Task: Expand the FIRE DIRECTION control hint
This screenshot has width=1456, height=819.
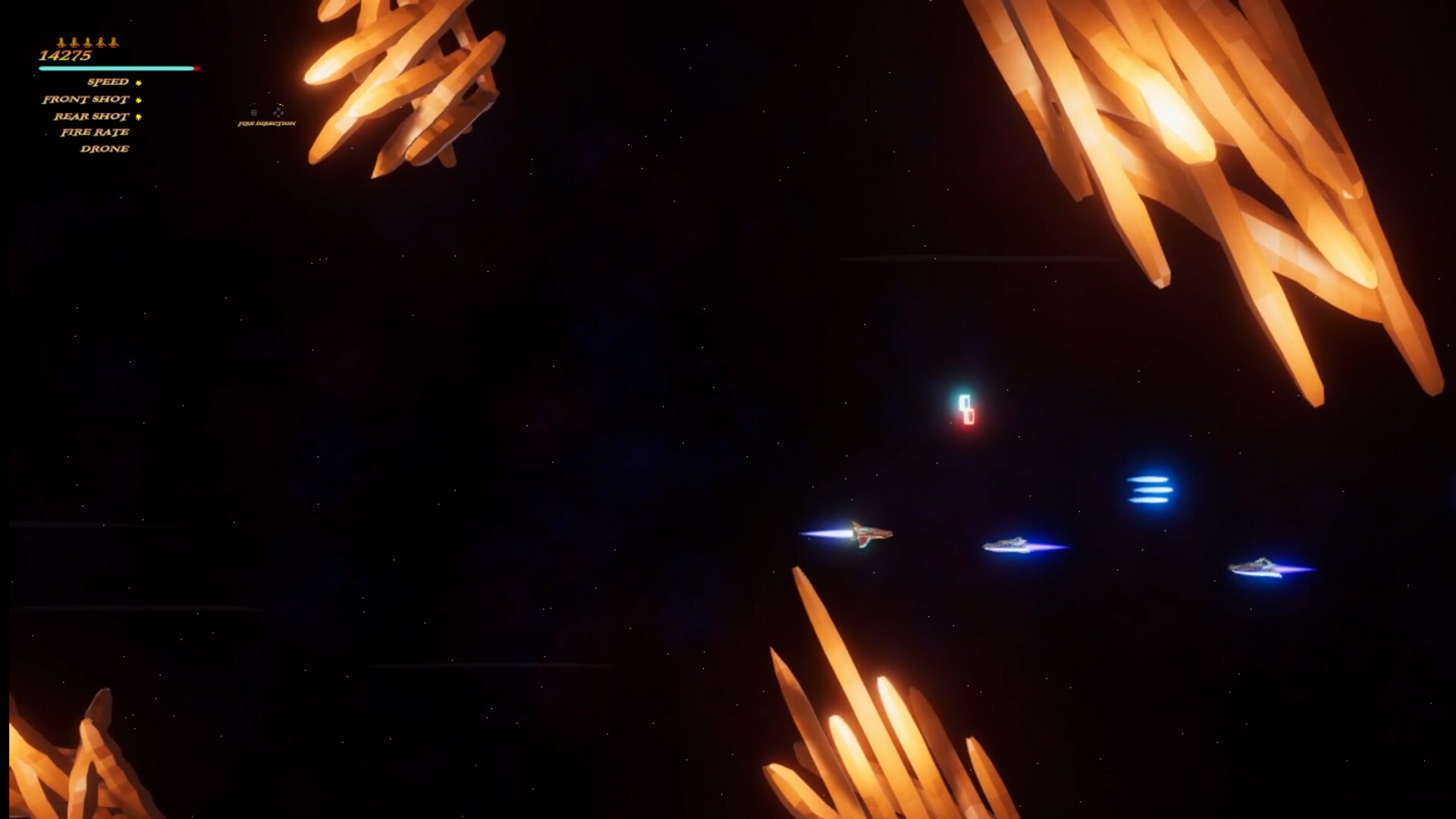Action: coord(266,123)
